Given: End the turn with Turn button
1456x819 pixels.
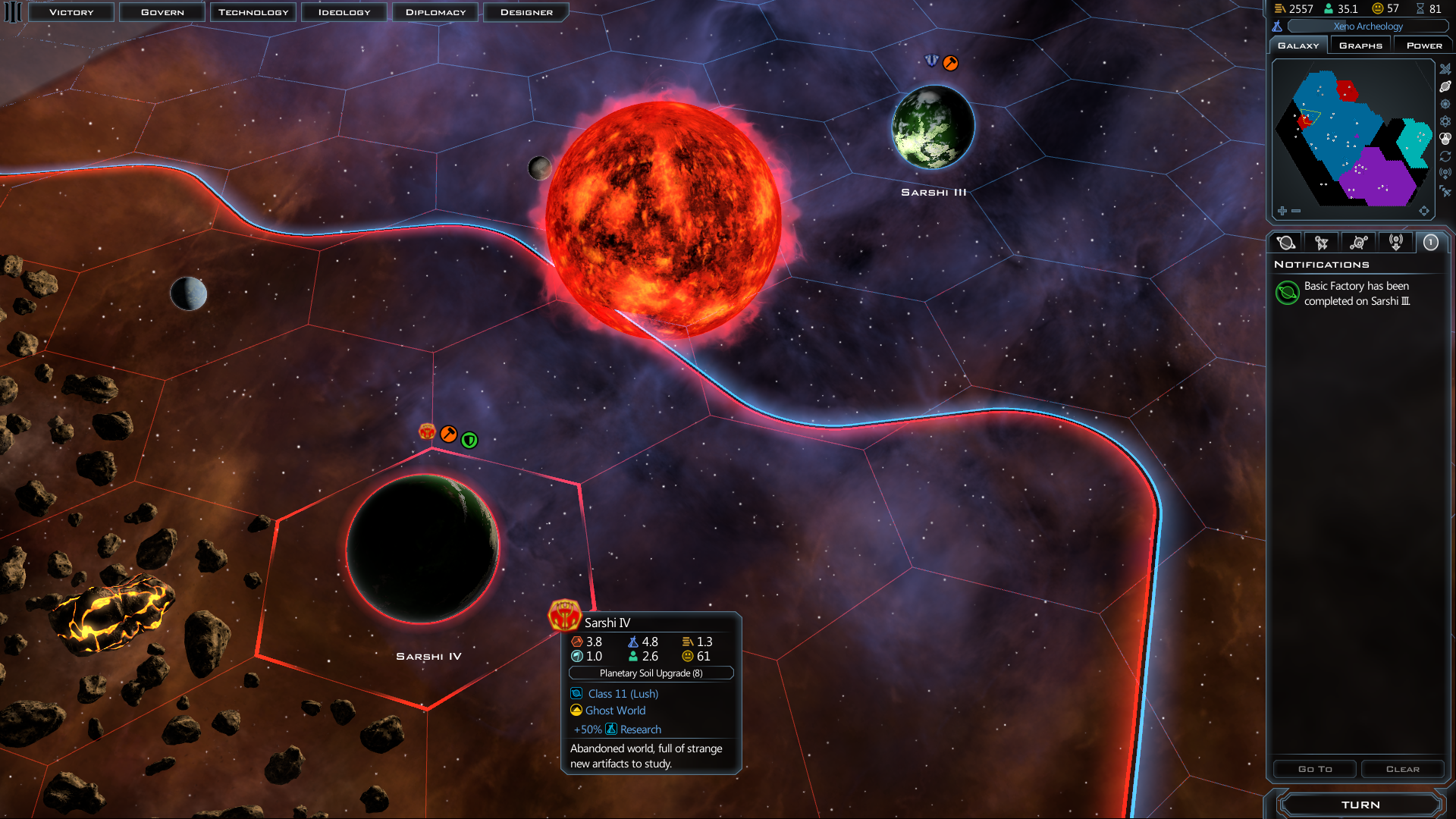Looking at the screenshot, I should (1360, 805).
